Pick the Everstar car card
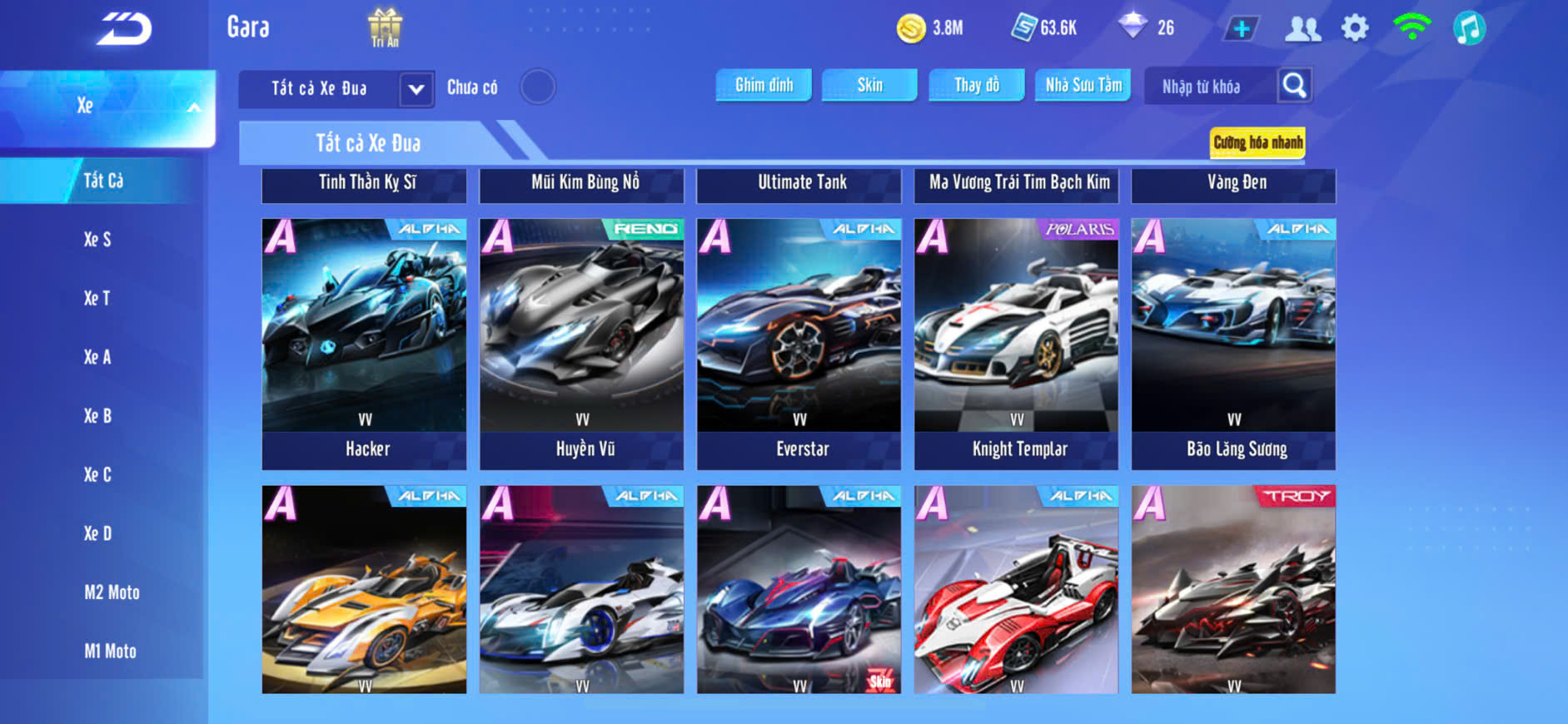Viewport: 1568px width, 724px height. click(799, 343)
